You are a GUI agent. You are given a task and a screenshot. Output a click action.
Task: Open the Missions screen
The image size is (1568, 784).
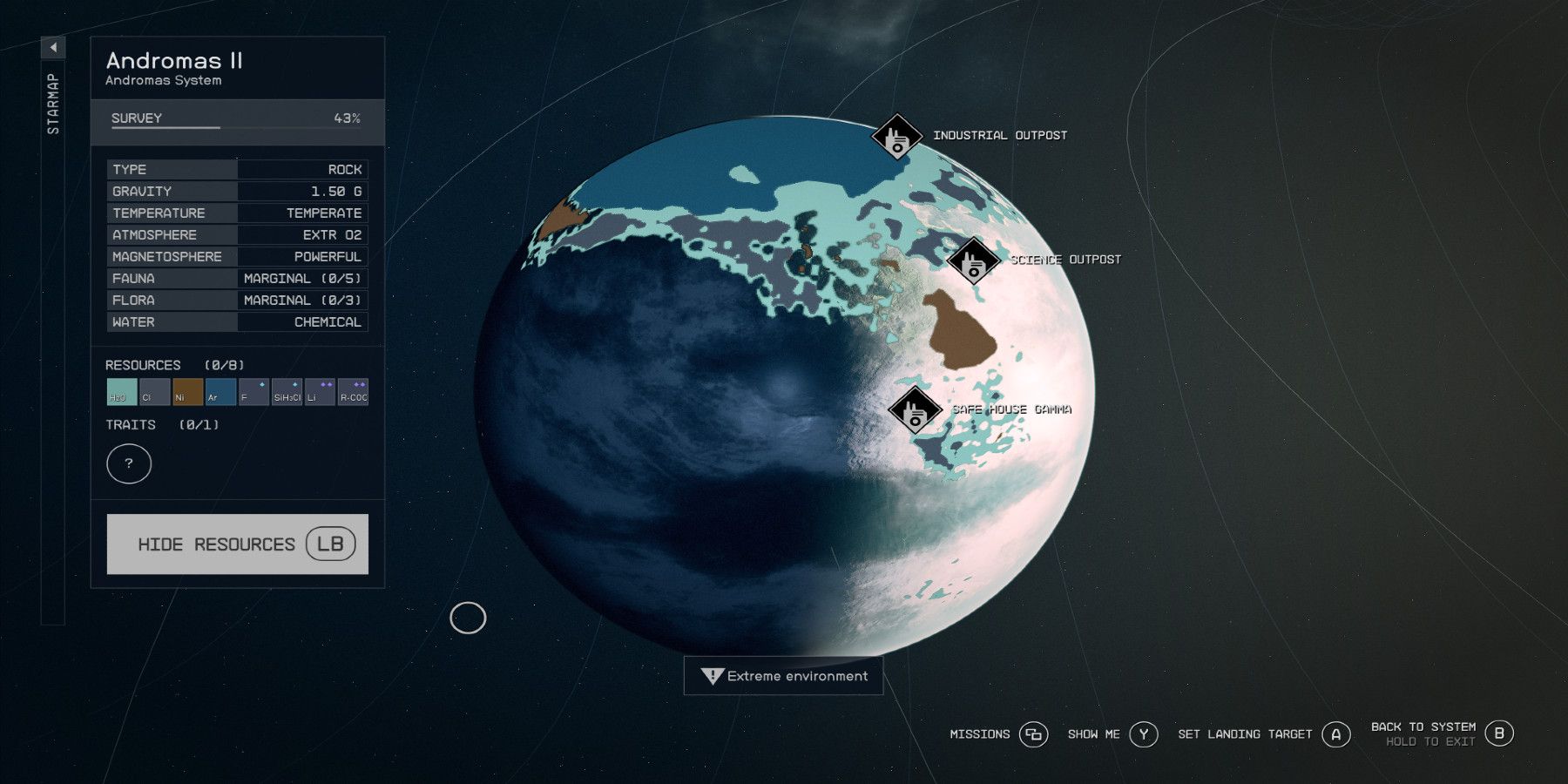coord(1033,734)
